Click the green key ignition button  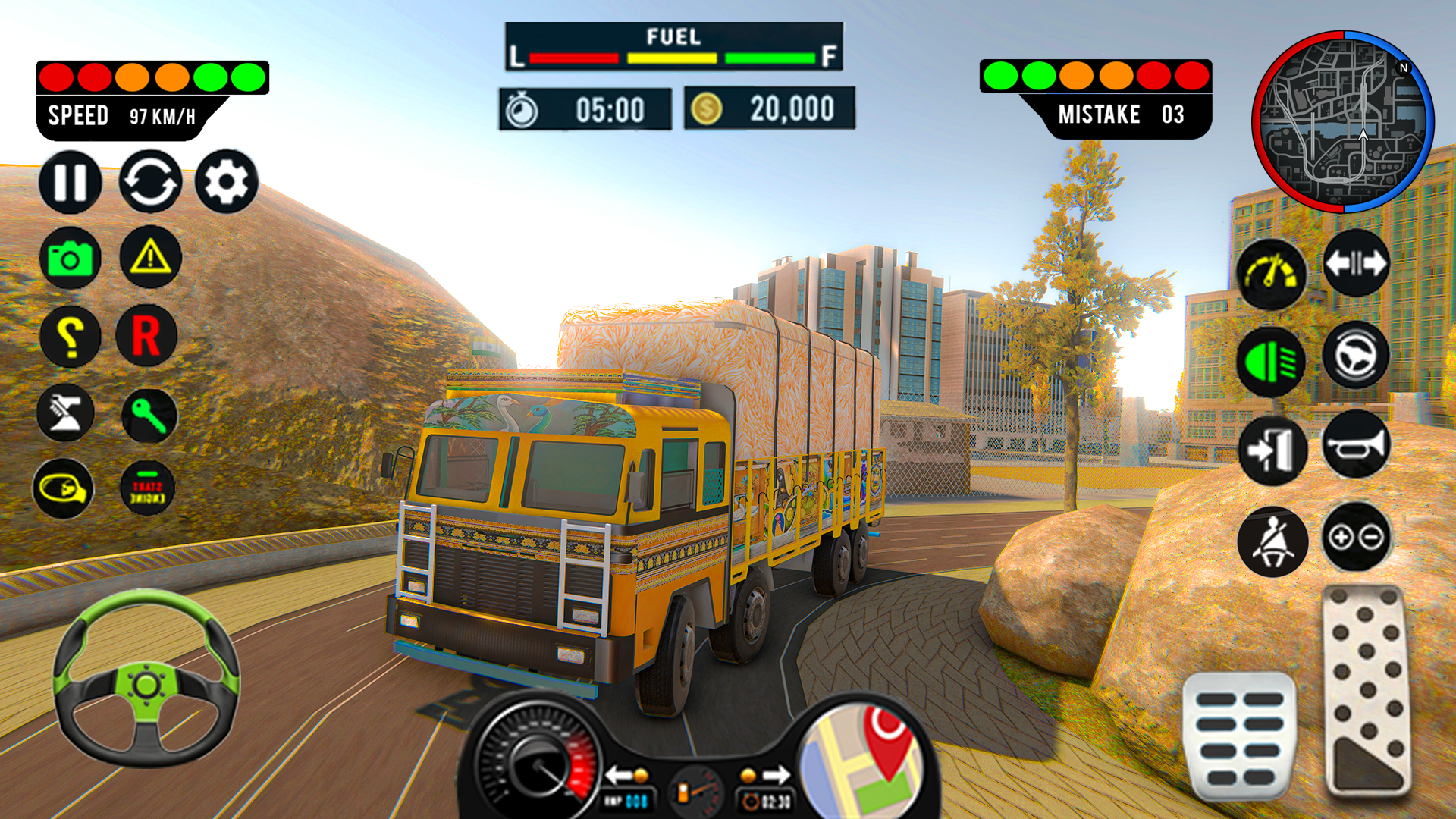[x=149, y=416]
